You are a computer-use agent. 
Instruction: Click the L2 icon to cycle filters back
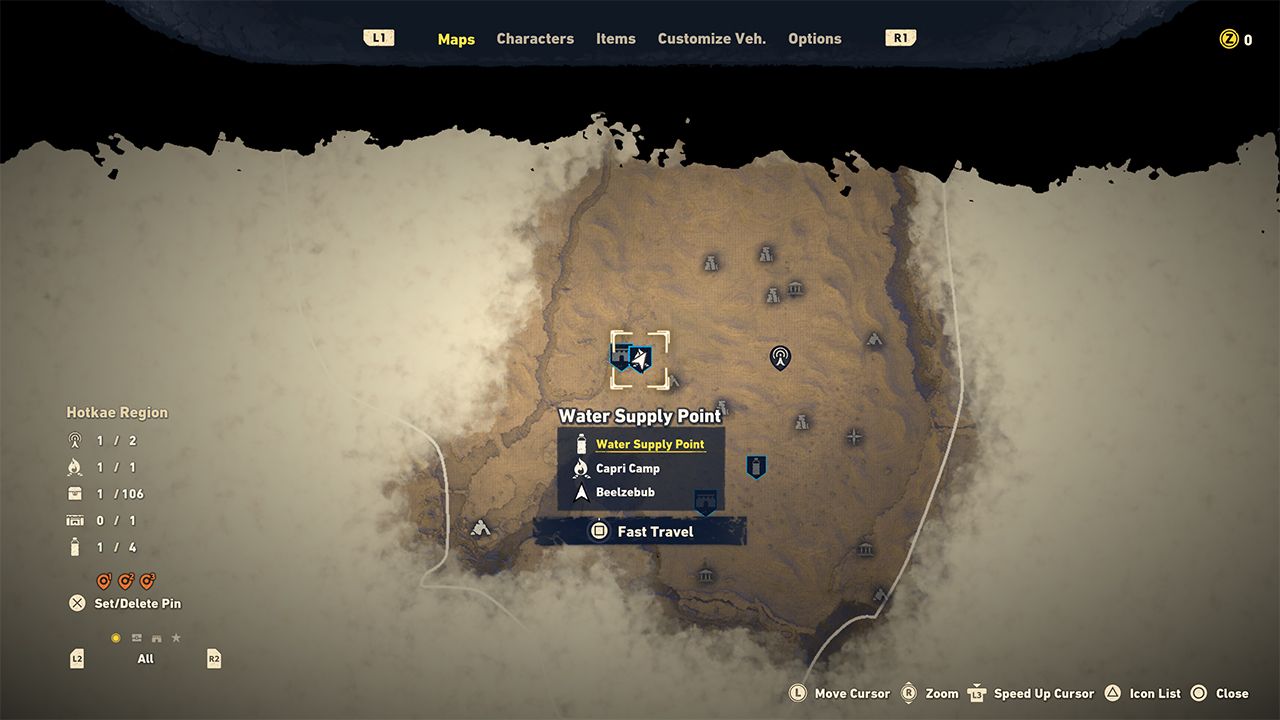pos(75,658)
